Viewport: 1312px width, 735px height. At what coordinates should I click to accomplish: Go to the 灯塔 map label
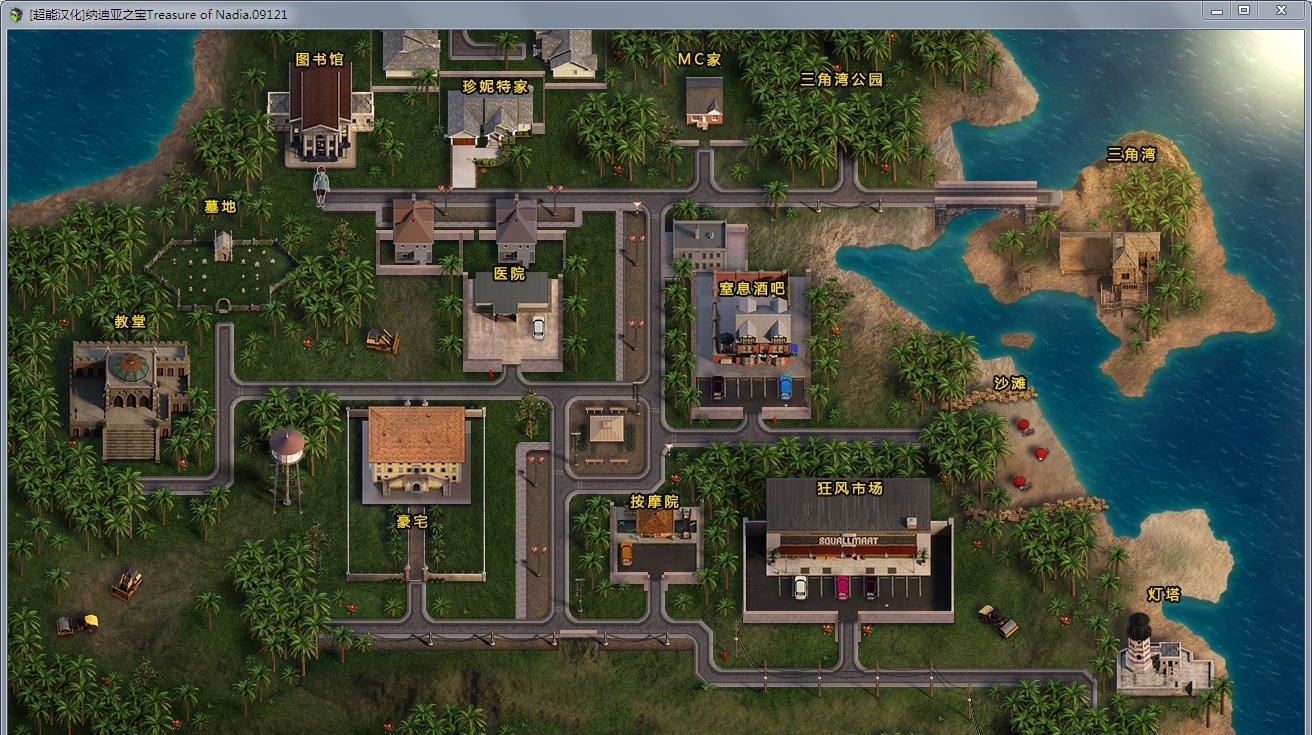(x=1164, y=594)
